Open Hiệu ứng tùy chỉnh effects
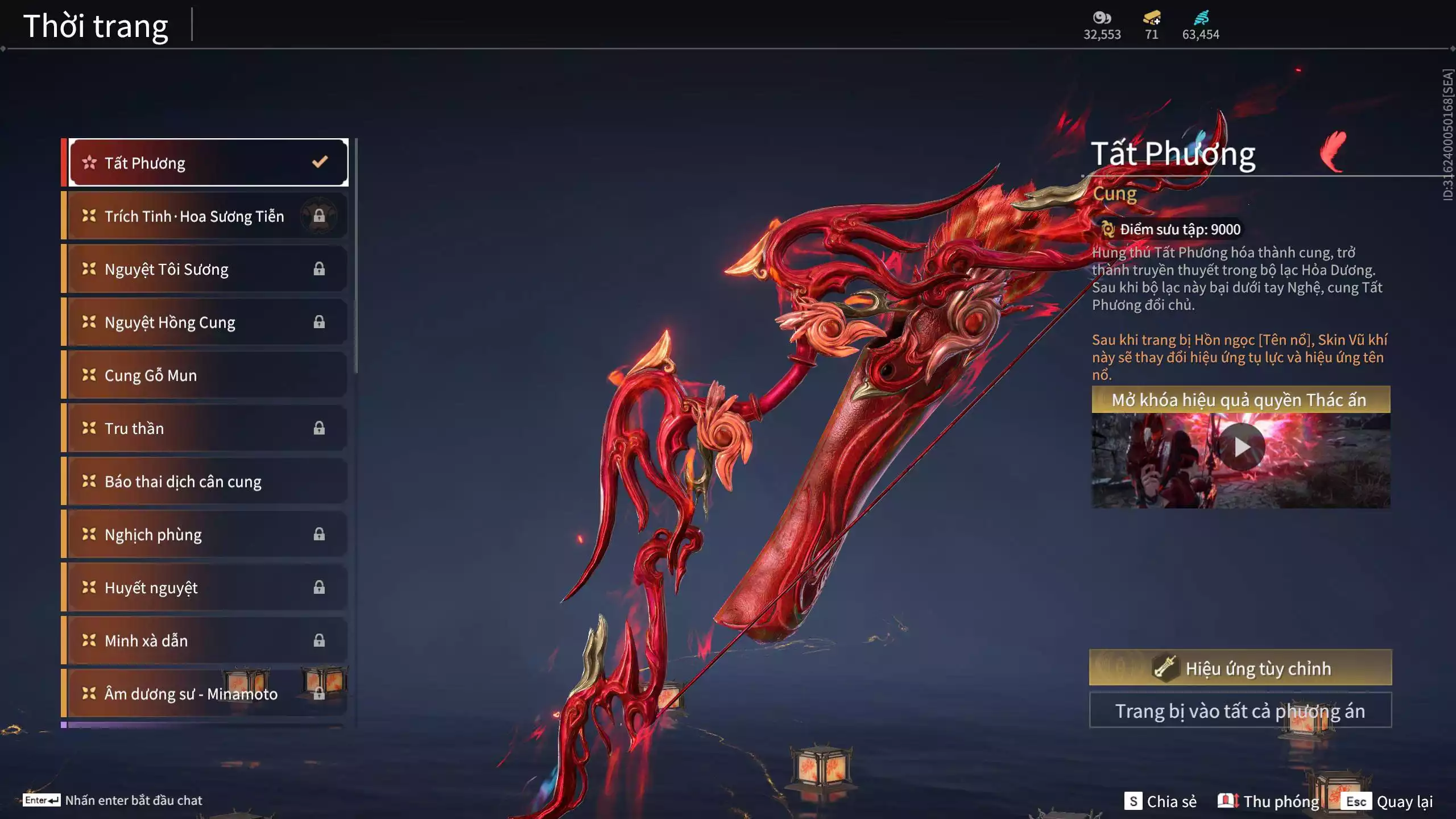 [1240, 668]
